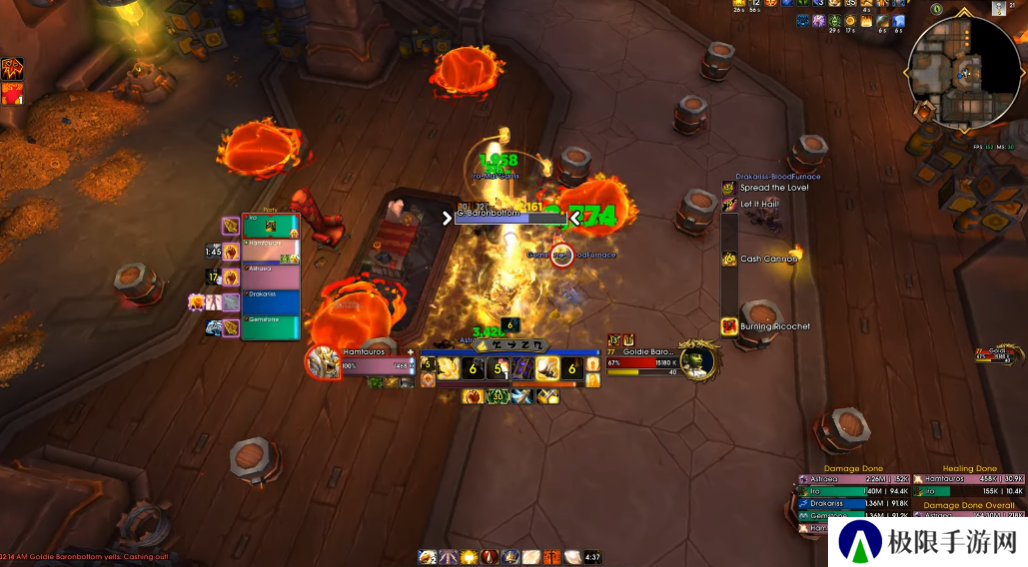
Task: Click the red fist buff icon top-left
Action: click(13, 94)
